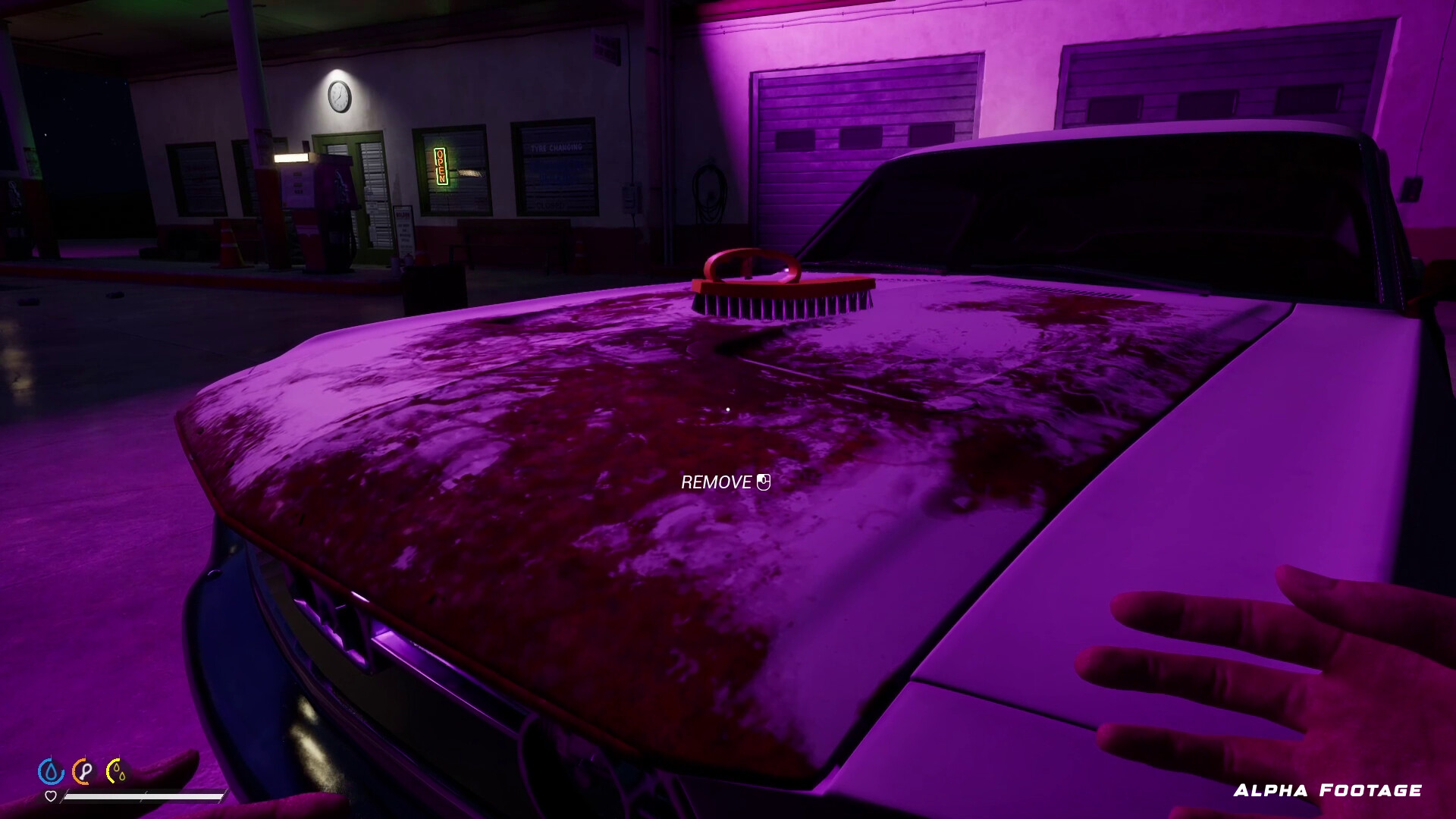Toggle the TYRE CHANGING window sign
The width and height of the screenshot is (1456, 819).
(x=557, y=147)
